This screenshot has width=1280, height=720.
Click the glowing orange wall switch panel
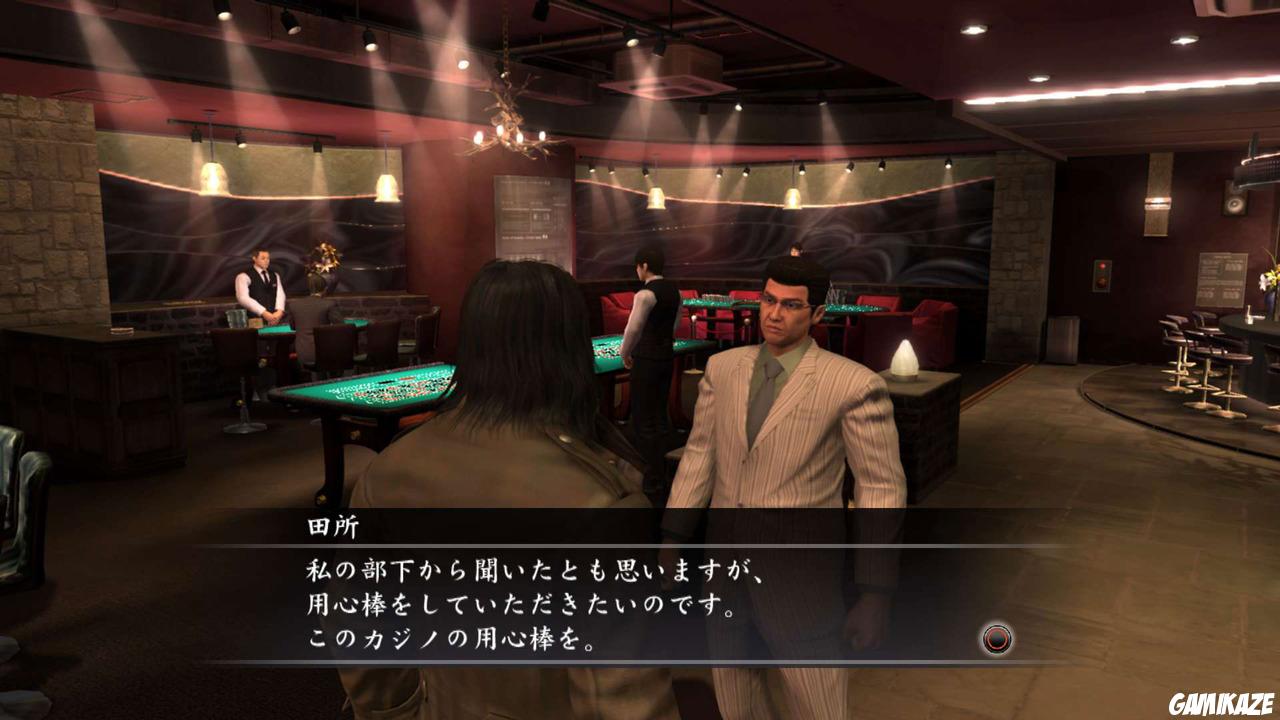point(1101,272)
